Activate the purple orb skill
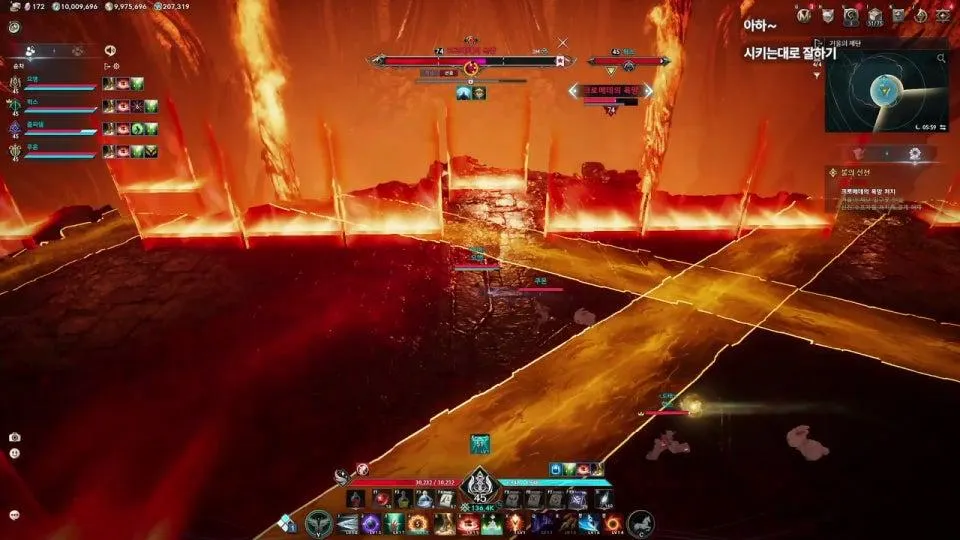The width and height of the screenshot is (960, 540). coord(369,523)
